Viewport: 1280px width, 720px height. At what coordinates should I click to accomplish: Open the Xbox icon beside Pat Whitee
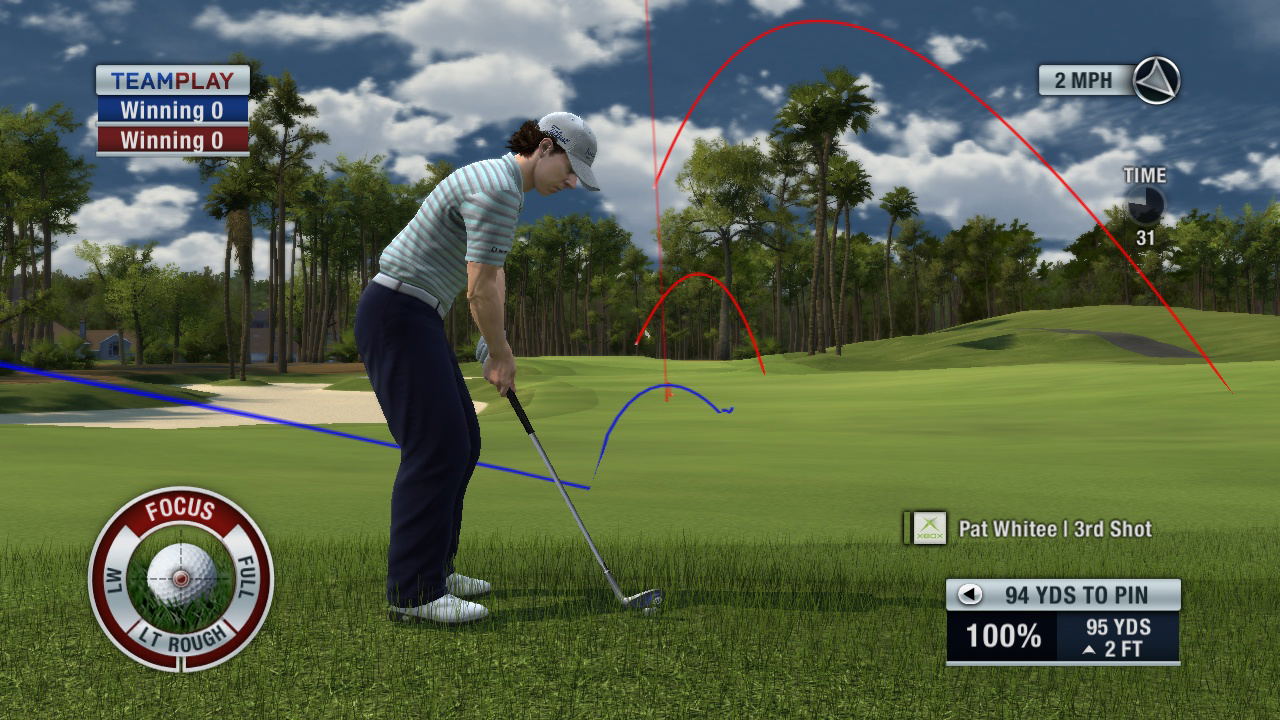point(931,528)
